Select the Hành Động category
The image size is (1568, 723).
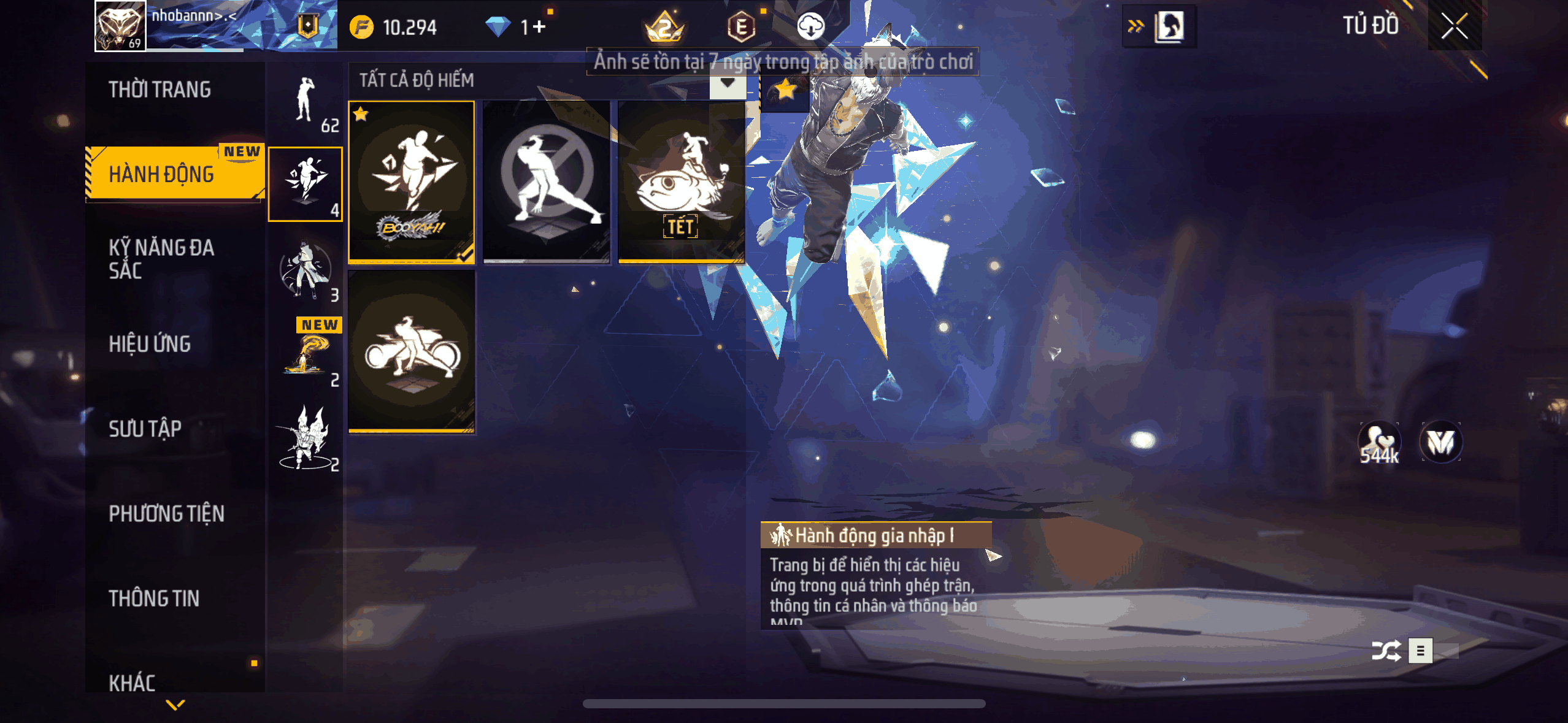pos(162,174)
